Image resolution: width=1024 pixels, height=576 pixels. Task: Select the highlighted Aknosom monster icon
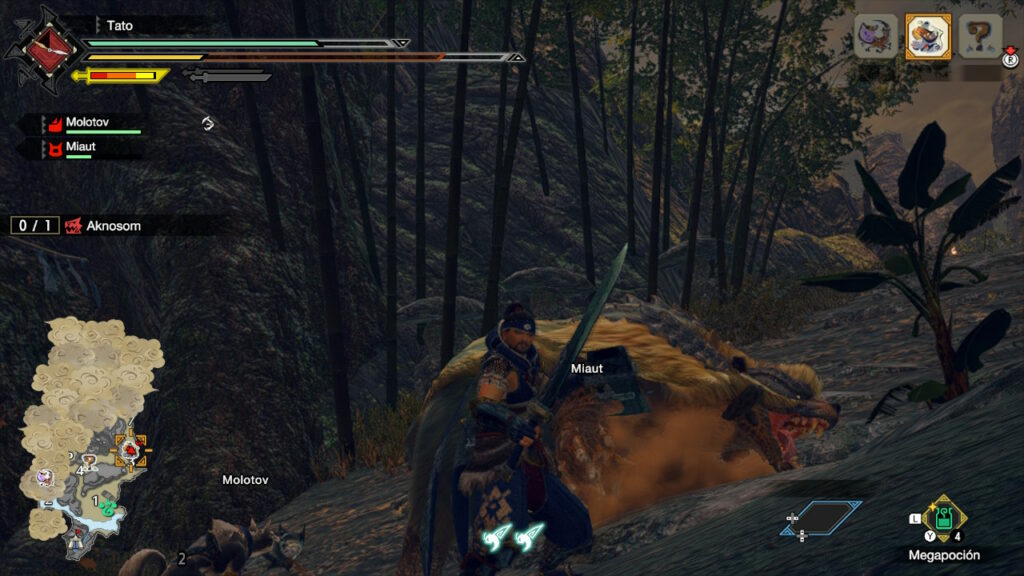928,37
